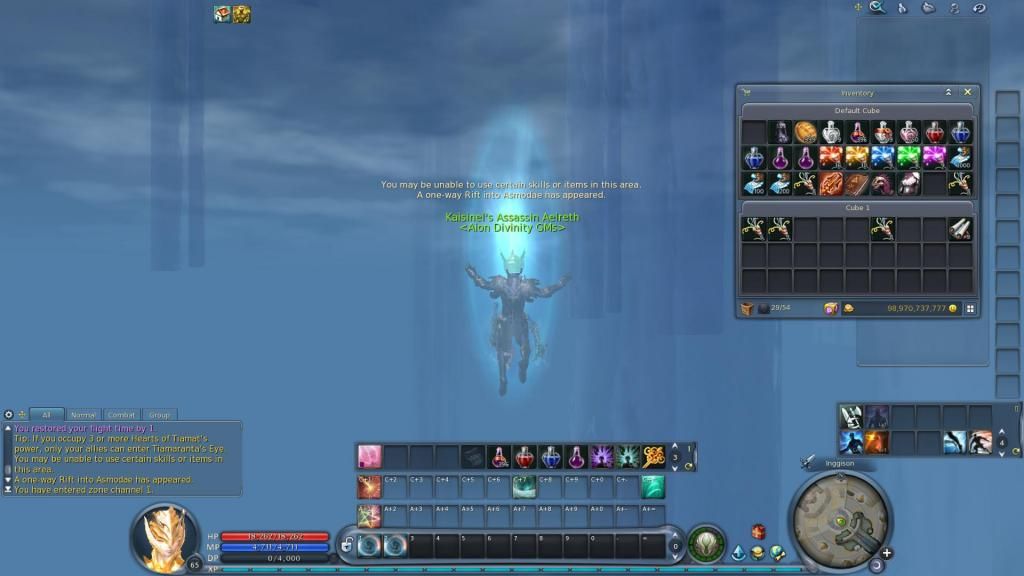Switch chat to the Combat tab

pyautogui.click(x=121, y=415)
